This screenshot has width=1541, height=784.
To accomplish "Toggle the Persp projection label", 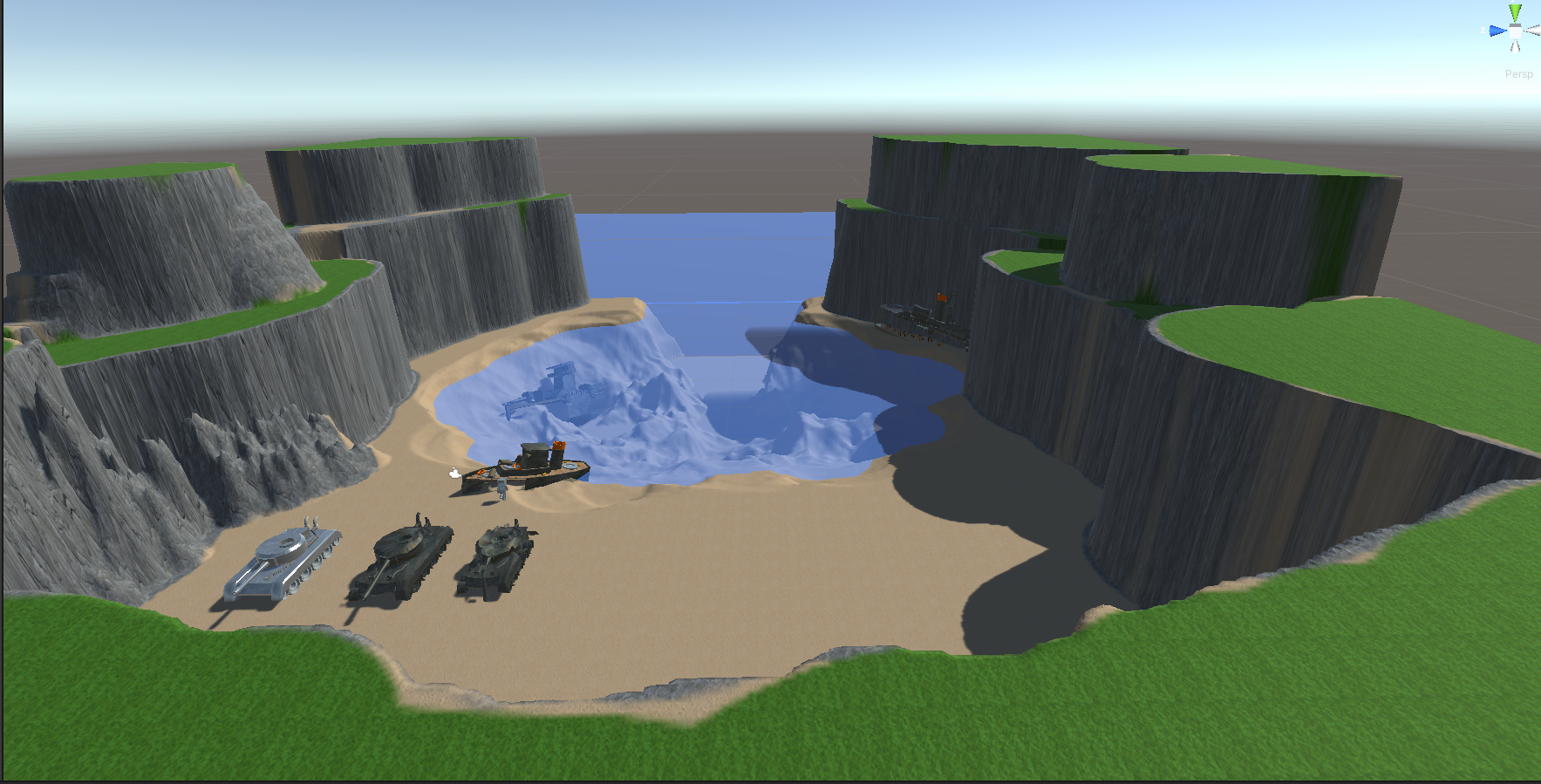I will coord(1518,74).
